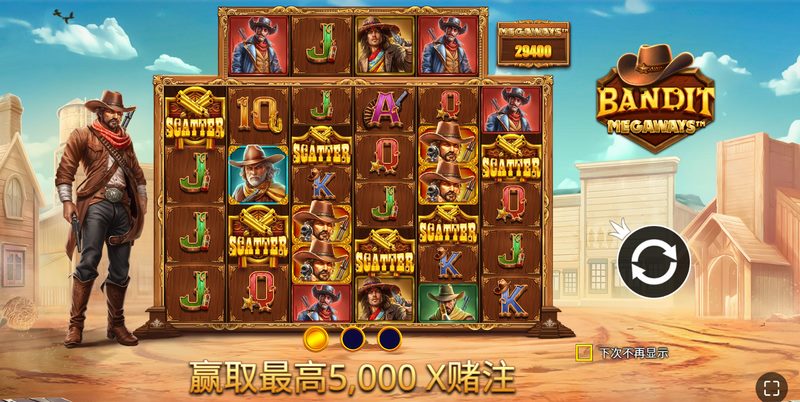This screenshot has height=402, width=800.
Task: Select the gold page indicator dot
Action: click(315, 338)
